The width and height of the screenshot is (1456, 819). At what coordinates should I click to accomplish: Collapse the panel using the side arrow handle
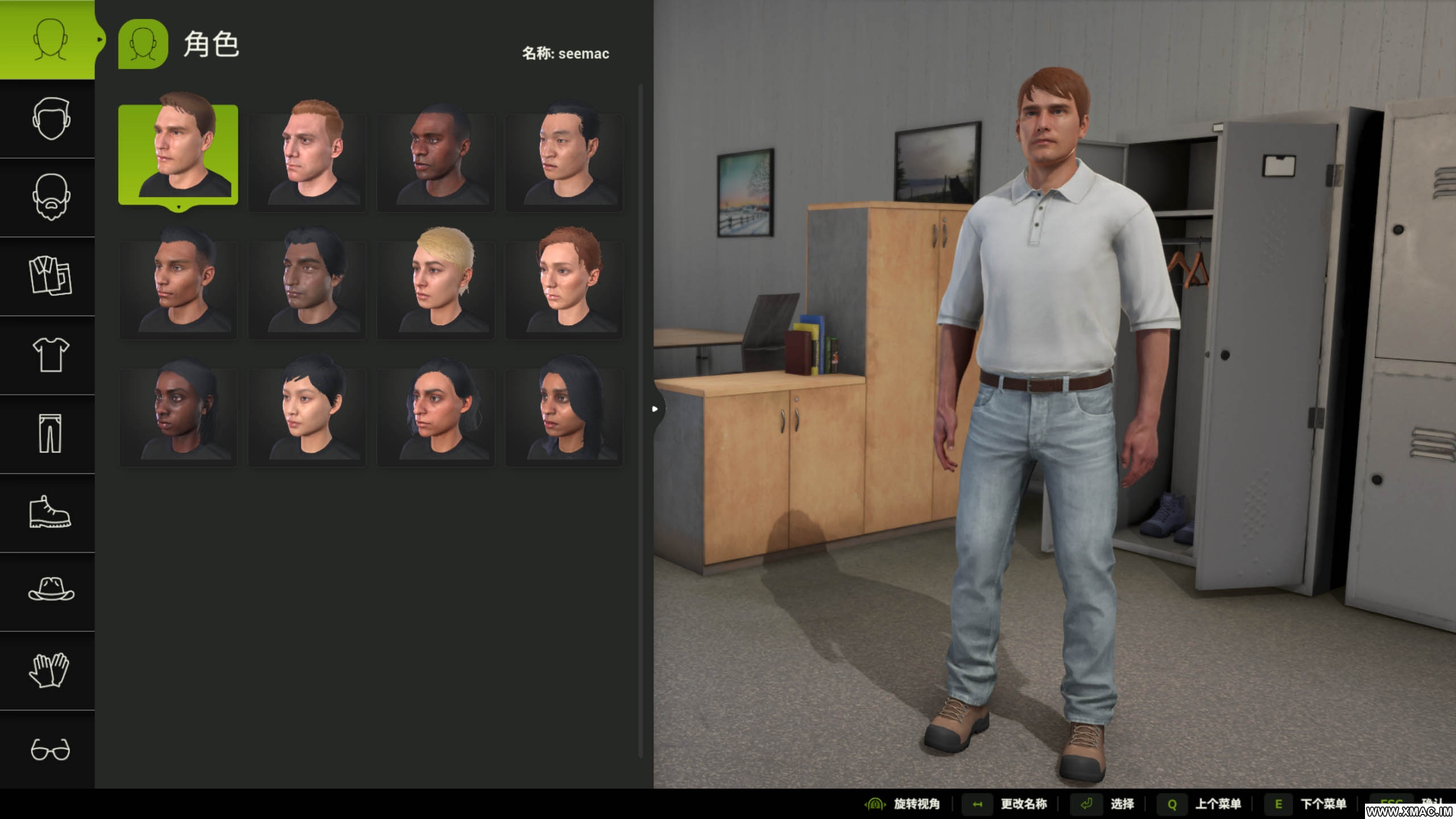pos(655,409)
